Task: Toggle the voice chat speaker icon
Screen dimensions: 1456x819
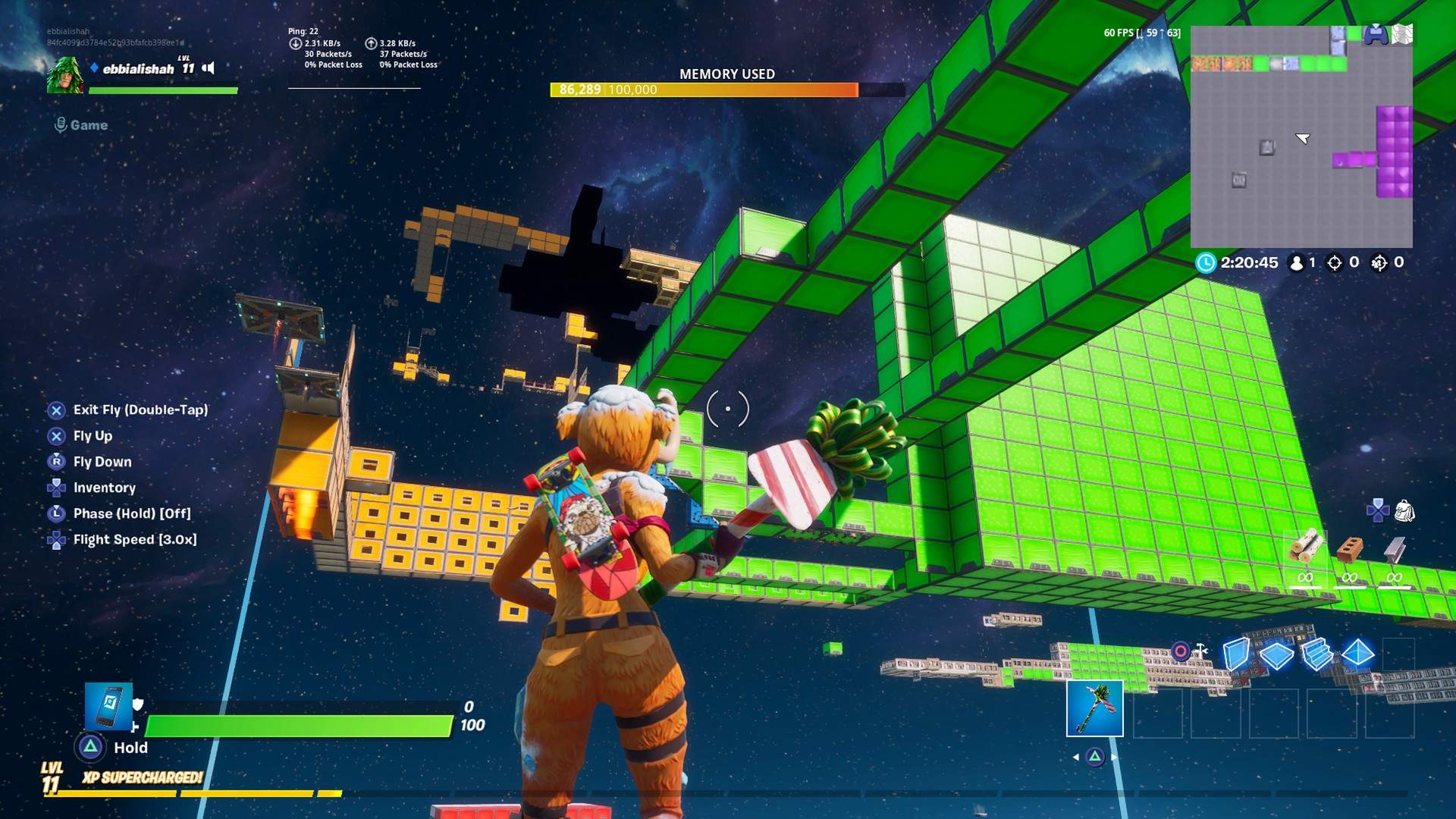Action: (x=207, y=69)
